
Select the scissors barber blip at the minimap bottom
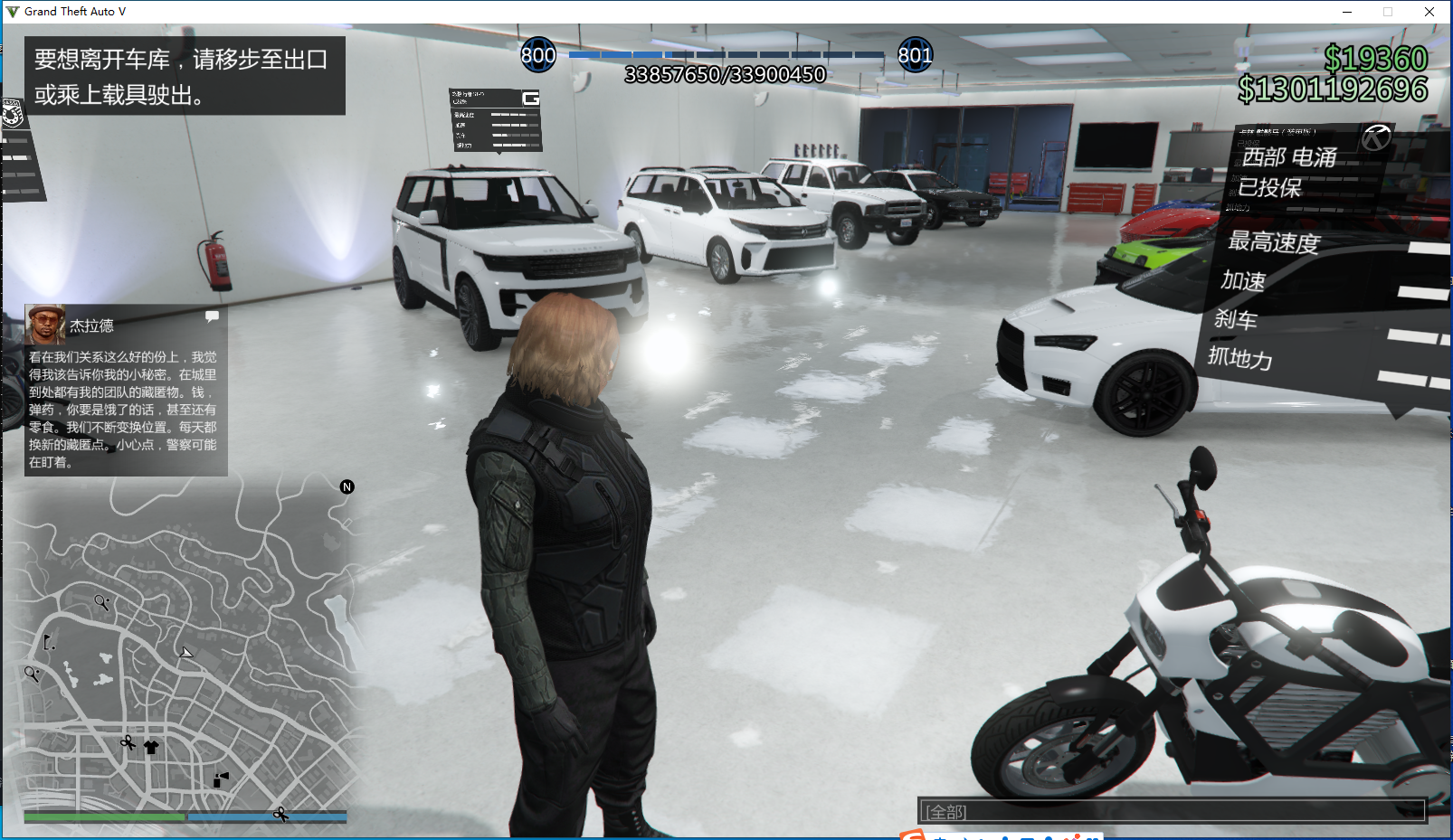click(280, 816)
